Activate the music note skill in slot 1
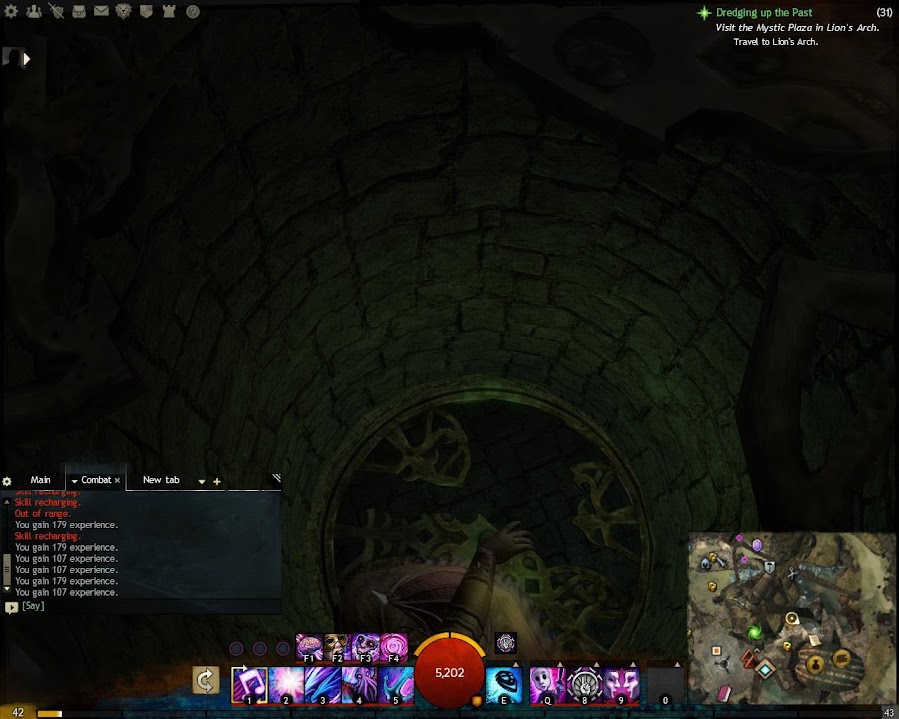The height and width of the screenshot is (719, 899). 248,685
